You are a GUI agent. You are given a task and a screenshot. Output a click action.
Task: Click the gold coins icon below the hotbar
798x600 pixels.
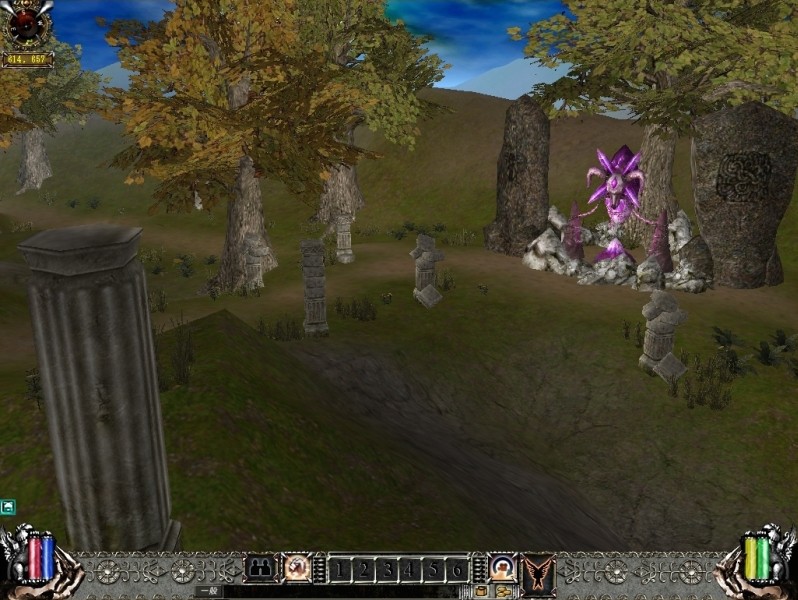502,592
